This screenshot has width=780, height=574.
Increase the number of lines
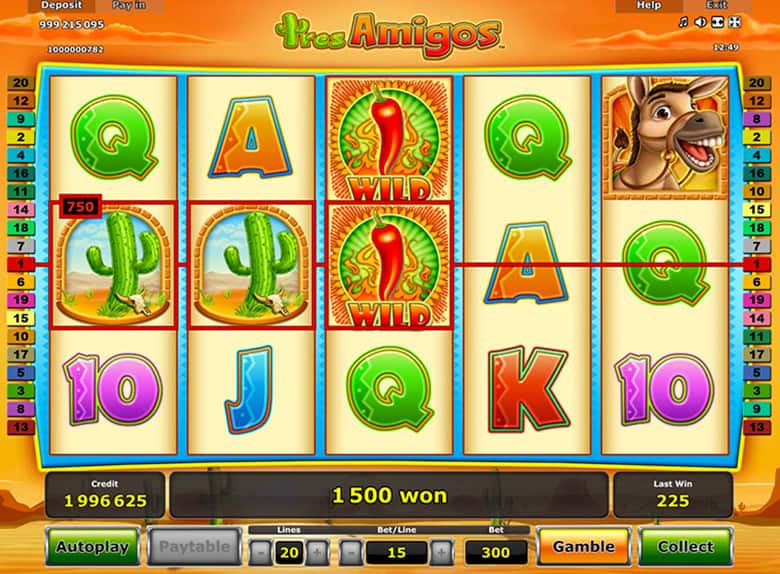coord(316,551)
